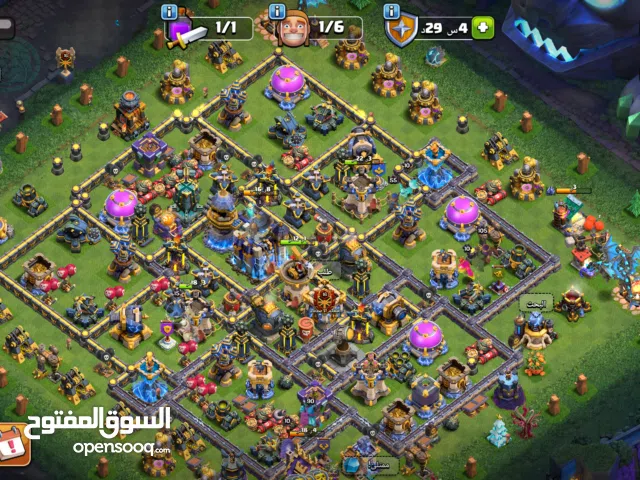
Task: Open the shield status icon
Action: point(401,30)
